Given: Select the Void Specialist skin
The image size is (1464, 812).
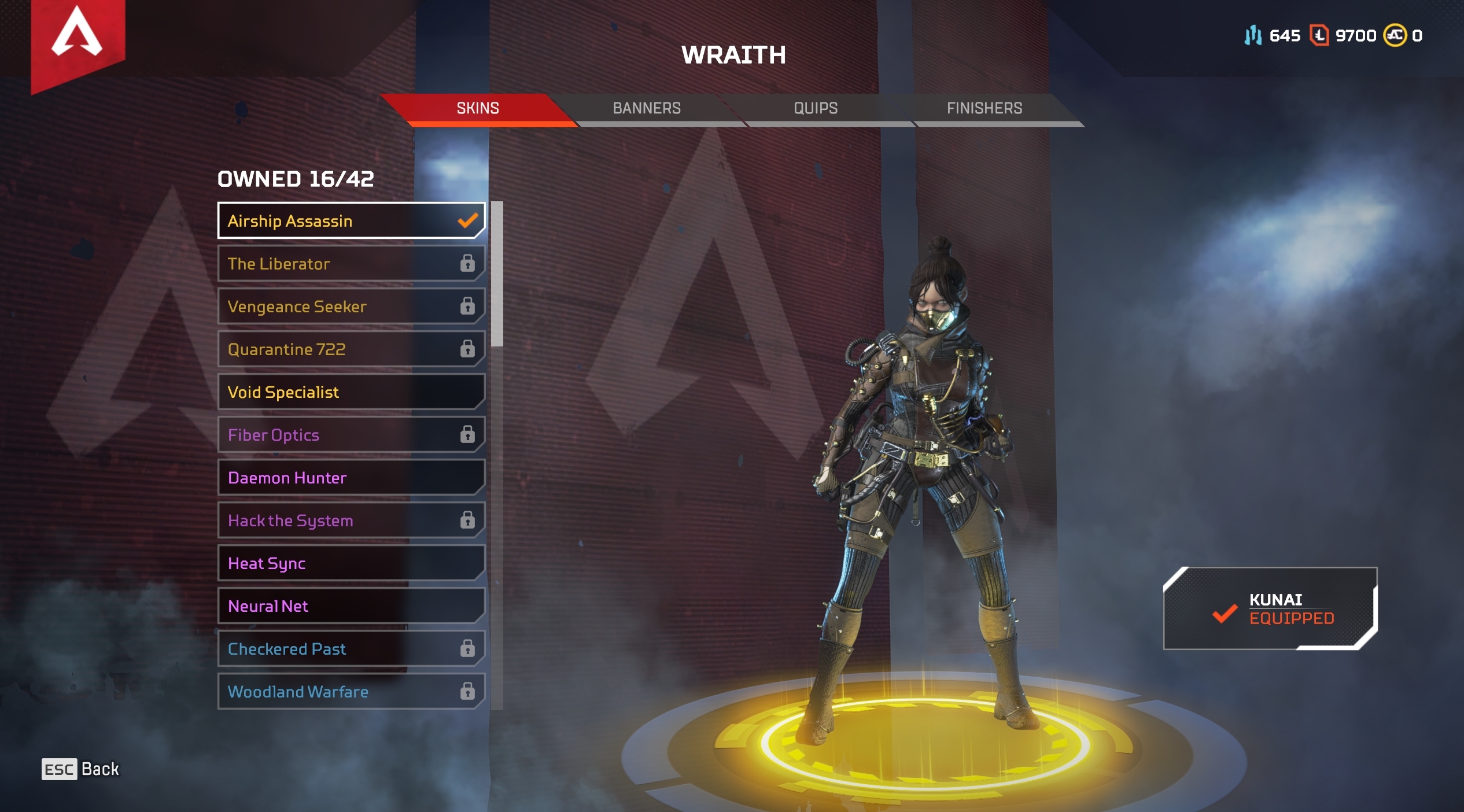Looking at the screenshot, I should [x=351, y=392].
